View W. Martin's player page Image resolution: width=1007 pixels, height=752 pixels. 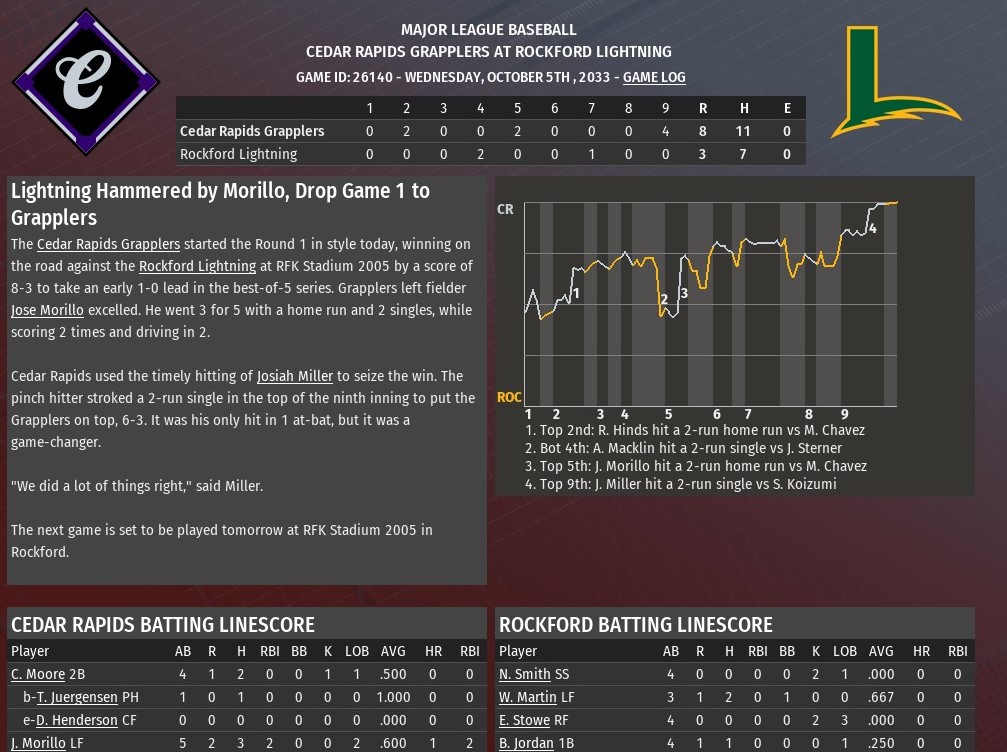coord(528,697)
